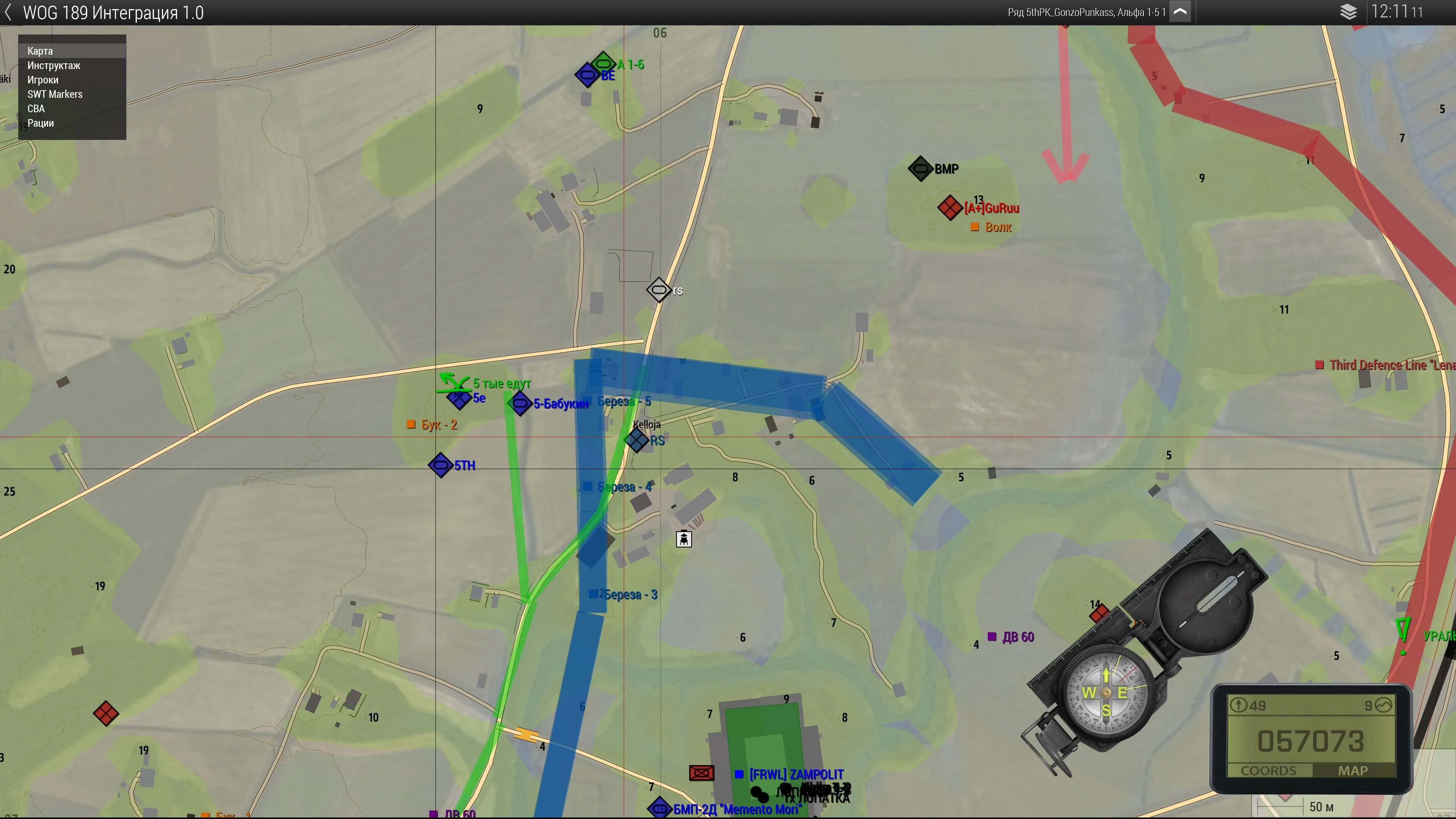
Task: Select the CBA menu entry
Action: click(36, 108)
